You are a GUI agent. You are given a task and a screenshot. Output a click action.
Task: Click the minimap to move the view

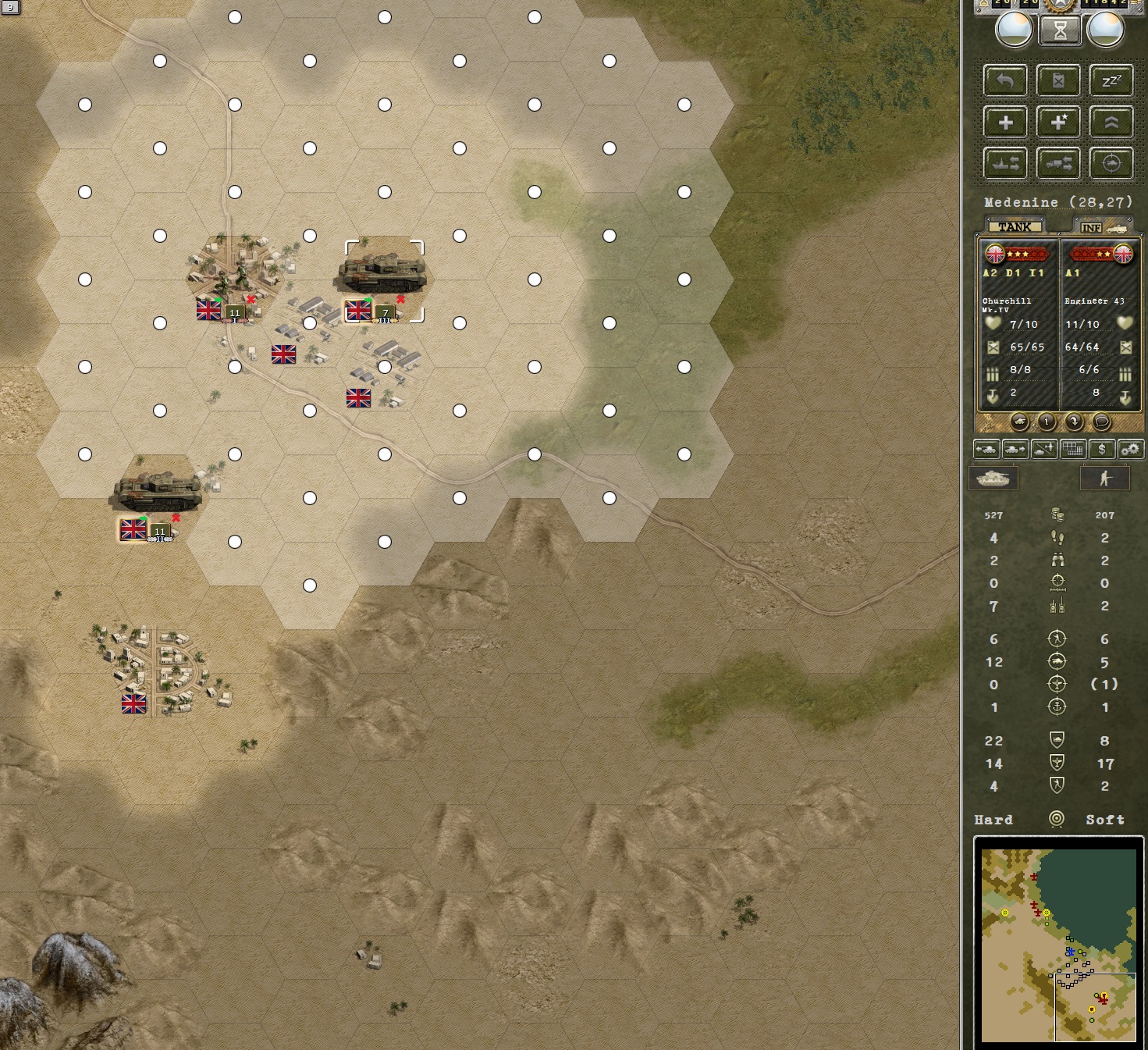pos(1058,945)
